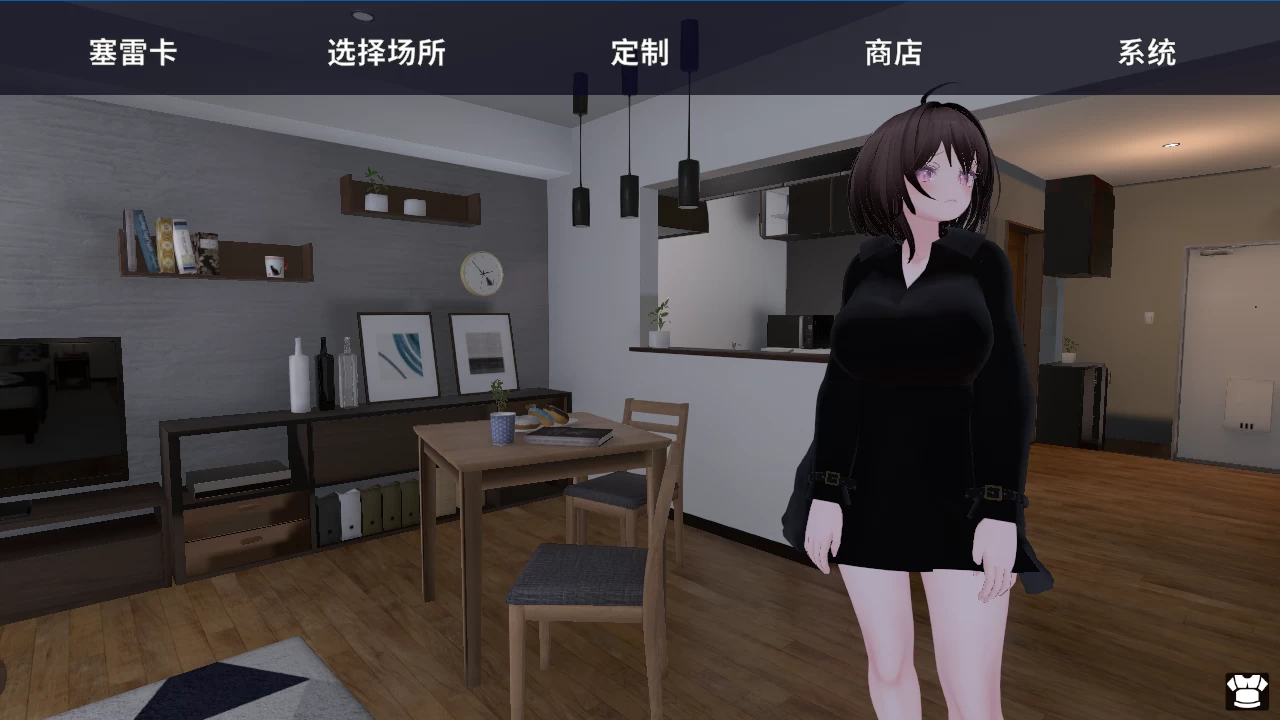Click the character model
This screenshot has height=720, width=1280.
tap(920, 400)
